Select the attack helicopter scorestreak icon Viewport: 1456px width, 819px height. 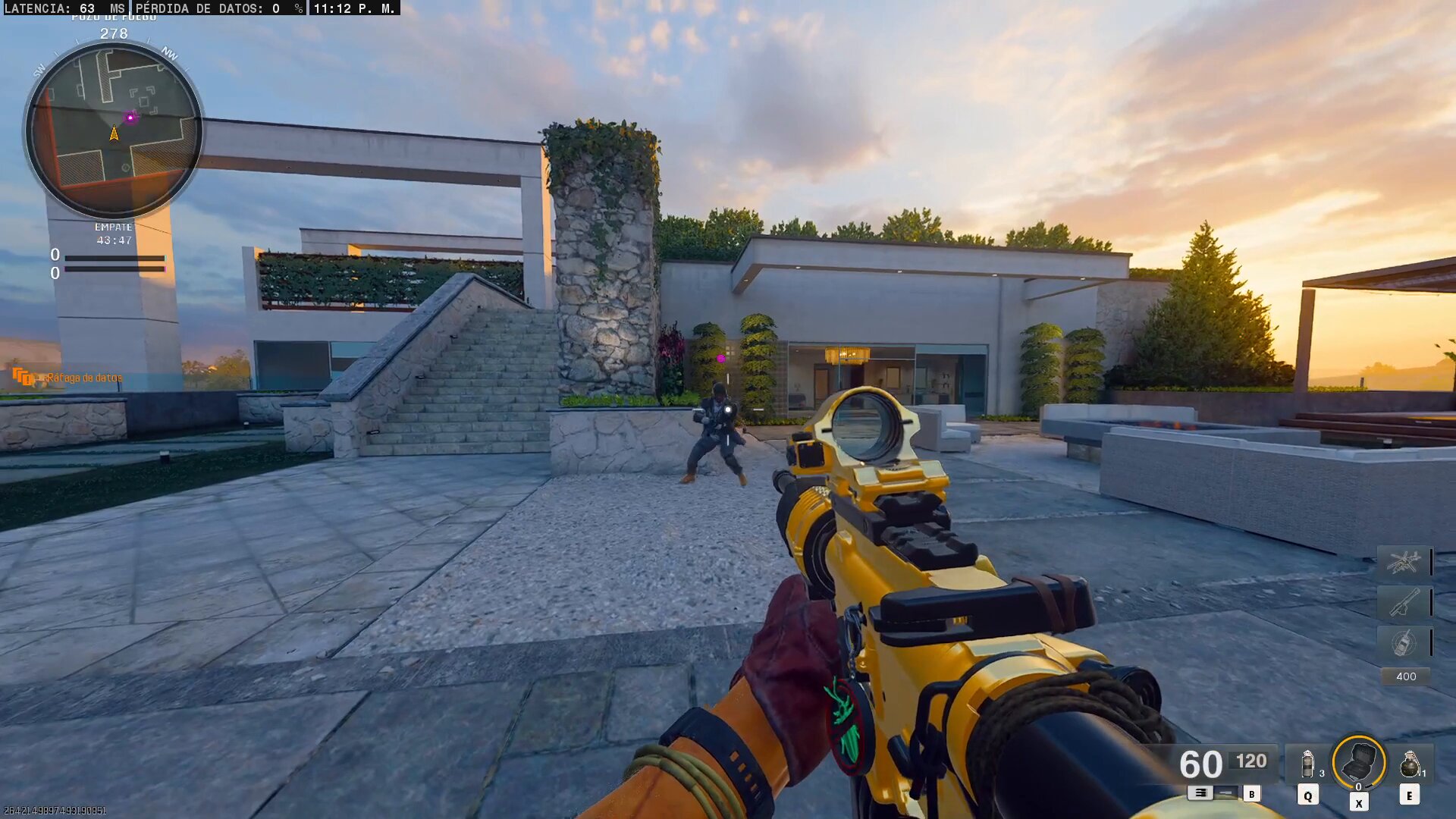click(1404, 562)
